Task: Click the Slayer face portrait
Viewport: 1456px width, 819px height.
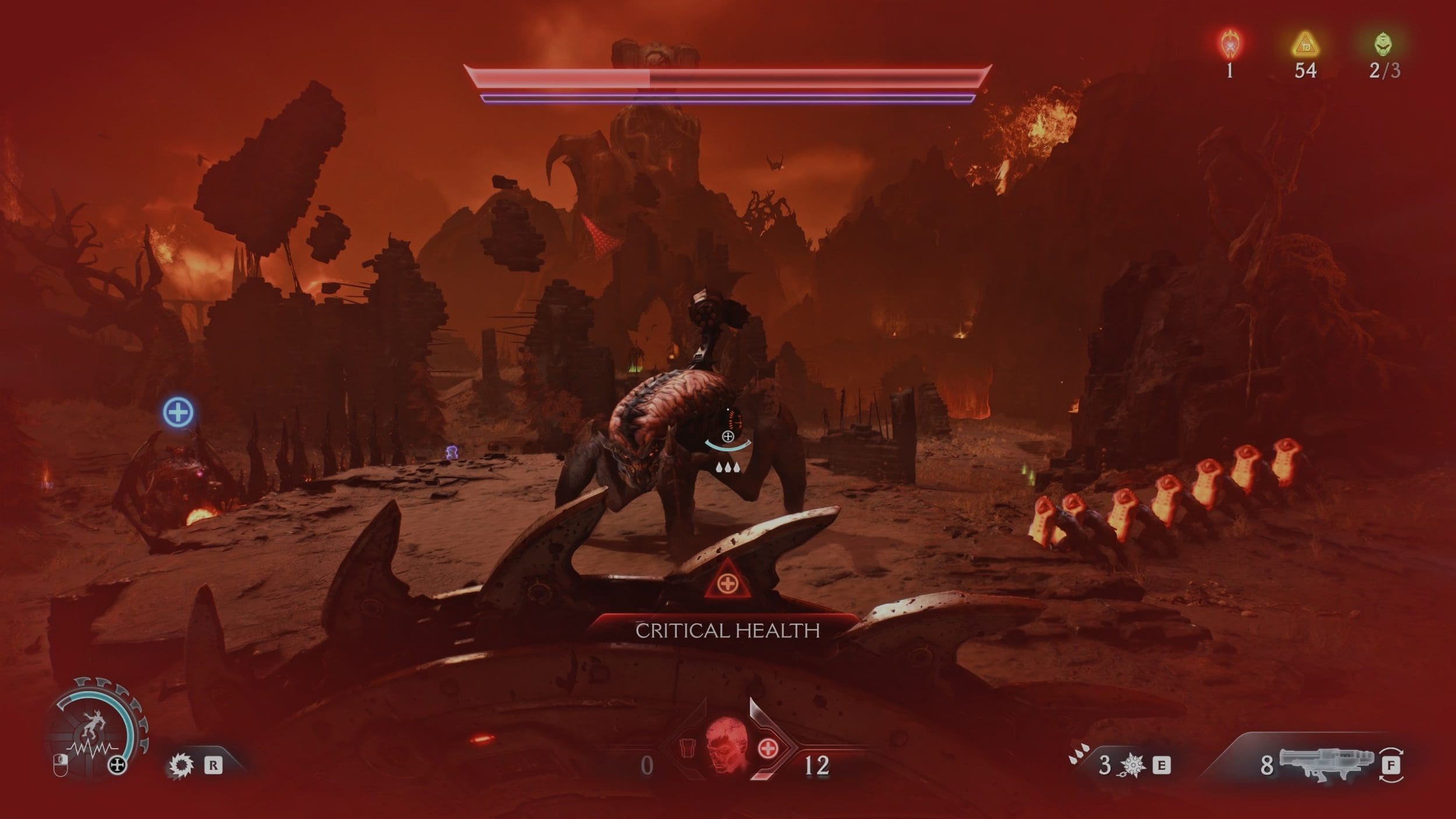Action: [x=726, y=746]
